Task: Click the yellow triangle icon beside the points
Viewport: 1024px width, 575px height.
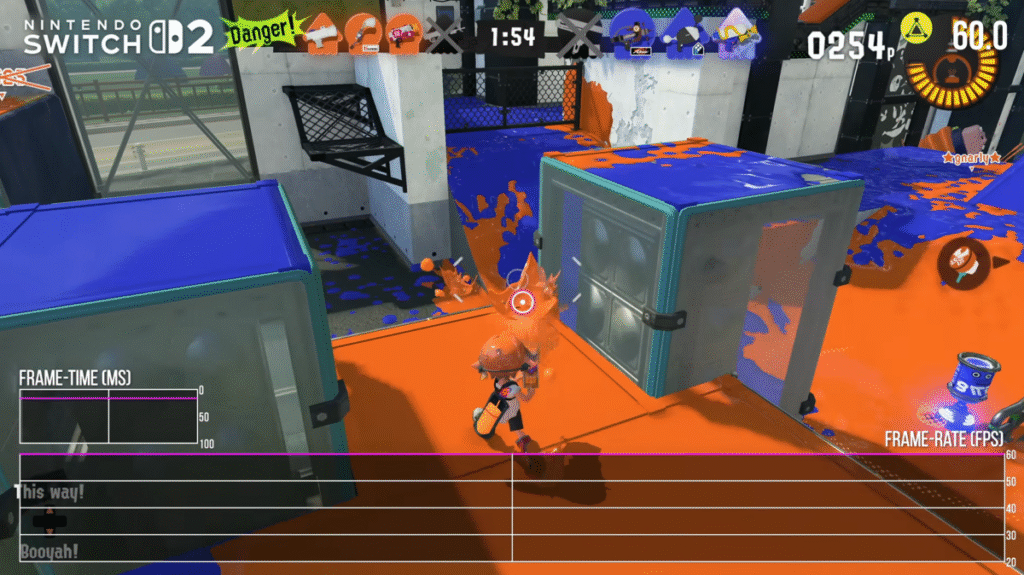Action: [x=911, y=30]
